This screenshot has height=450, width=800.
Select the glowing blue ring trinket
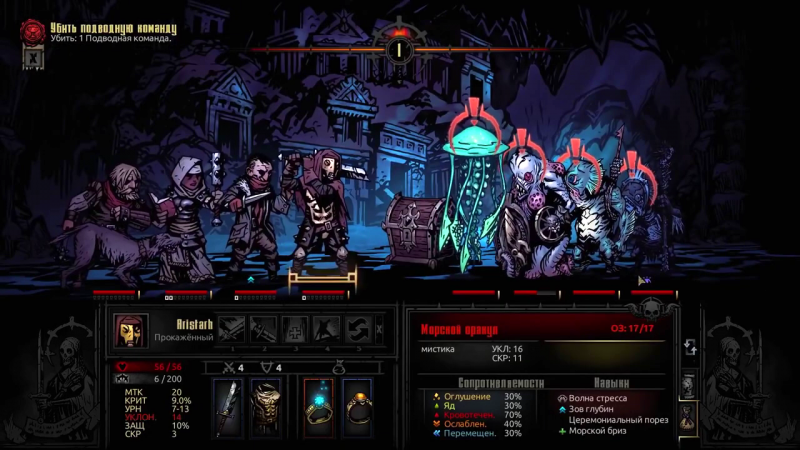tap(318, 407)
